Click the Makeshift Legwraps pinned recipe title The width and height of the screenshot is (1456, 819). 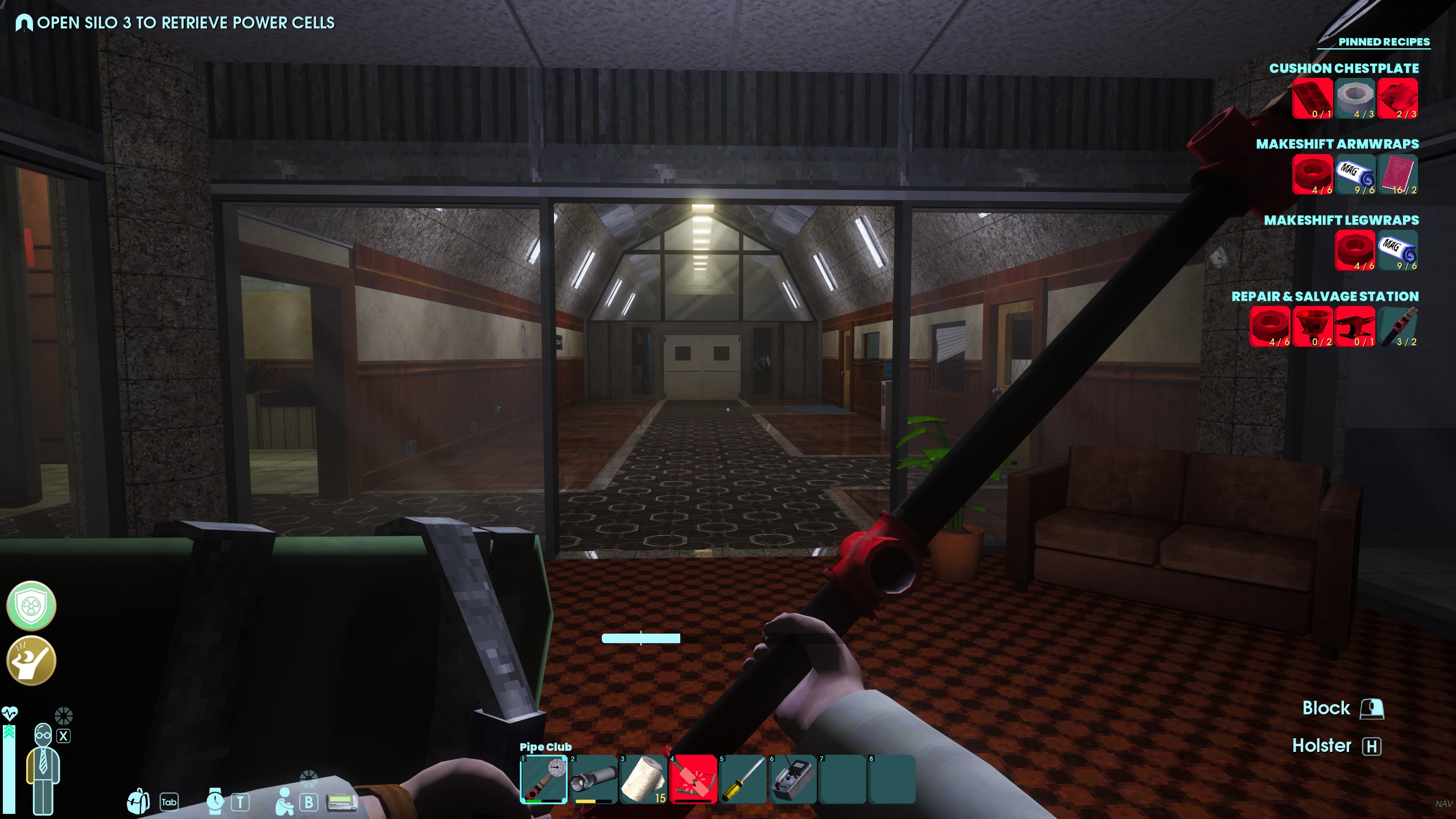(x=1341, y=220)
